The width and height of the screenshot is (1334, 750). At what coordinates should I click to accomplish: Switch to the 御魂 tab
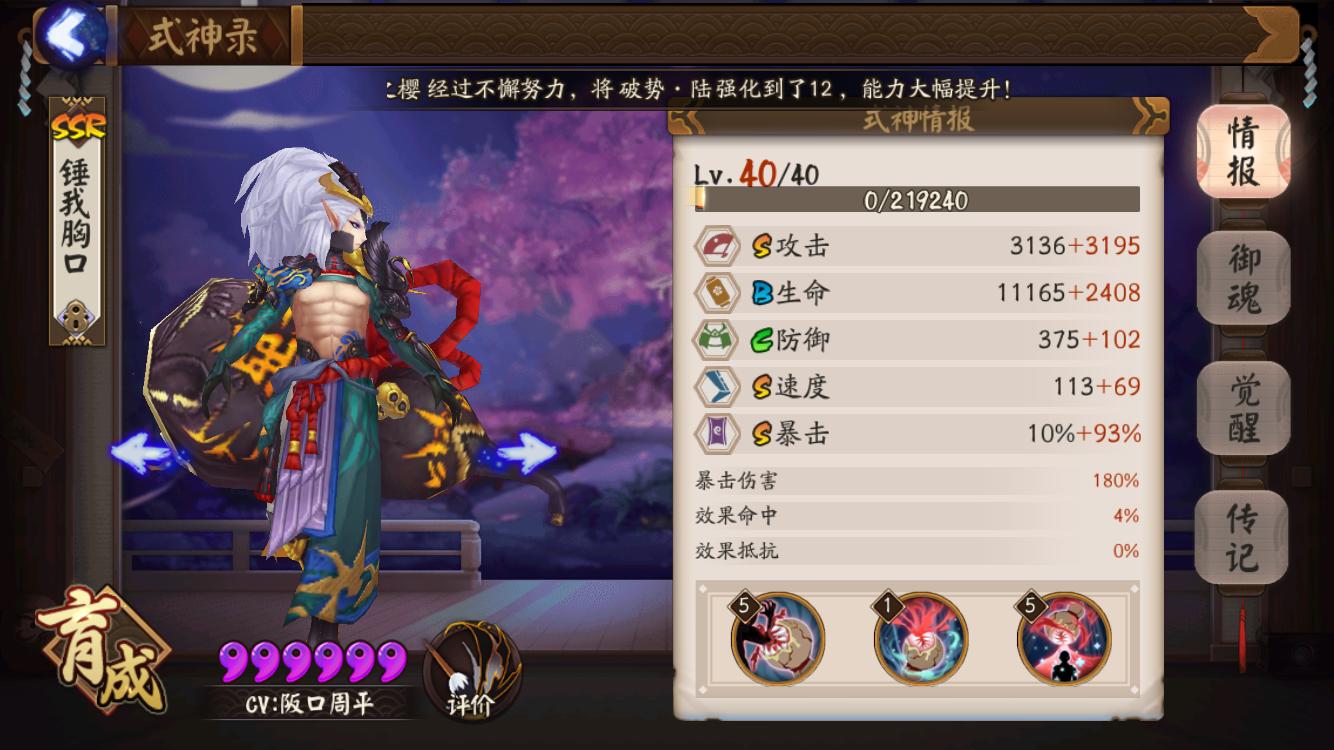(1242, 273)
